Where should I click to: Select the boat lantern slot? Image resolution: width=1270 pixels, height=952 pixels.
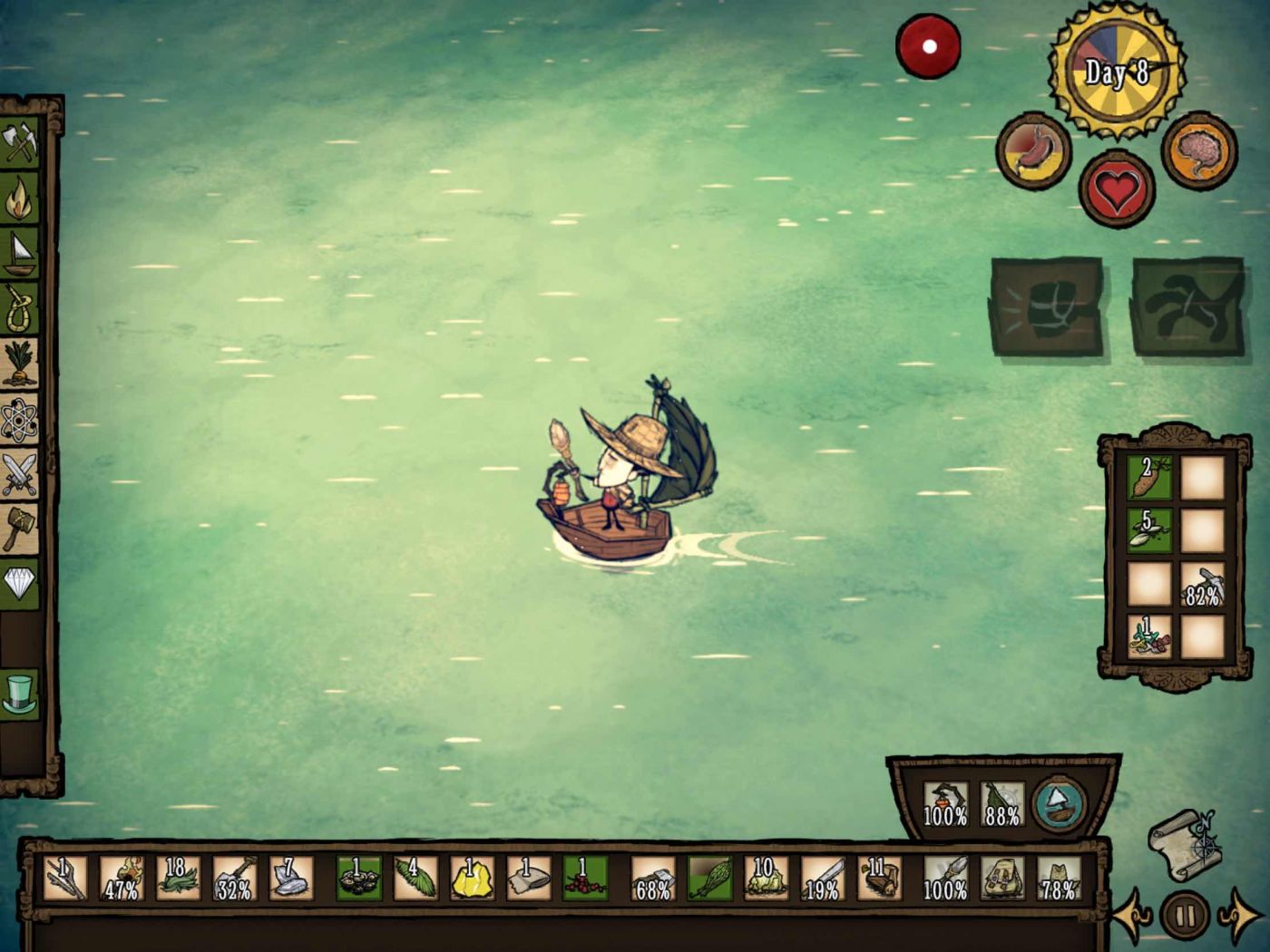945,804
